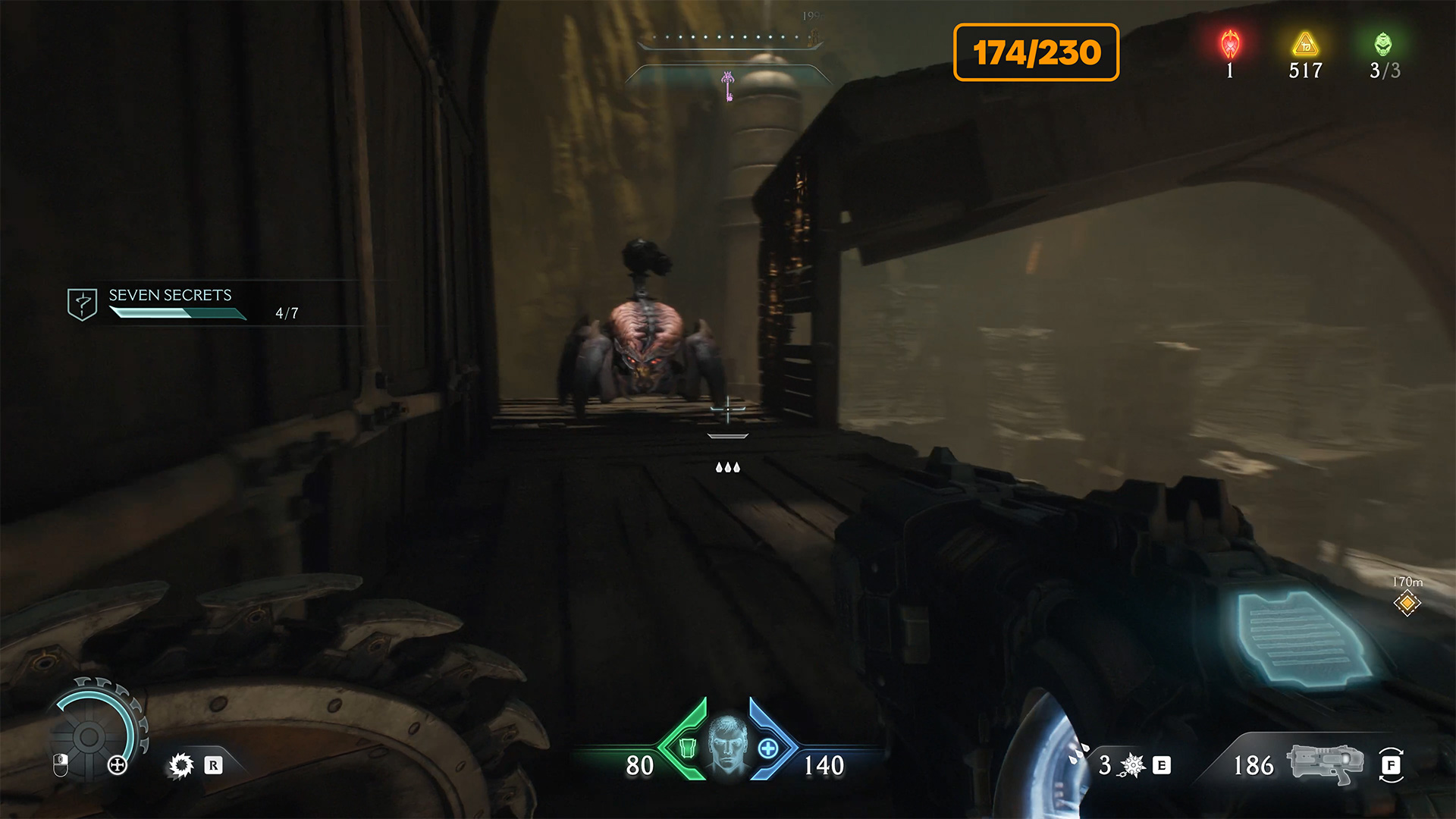Select the green helmet icon
Screen dimensions: 1456x819
tap(1383, 45)
